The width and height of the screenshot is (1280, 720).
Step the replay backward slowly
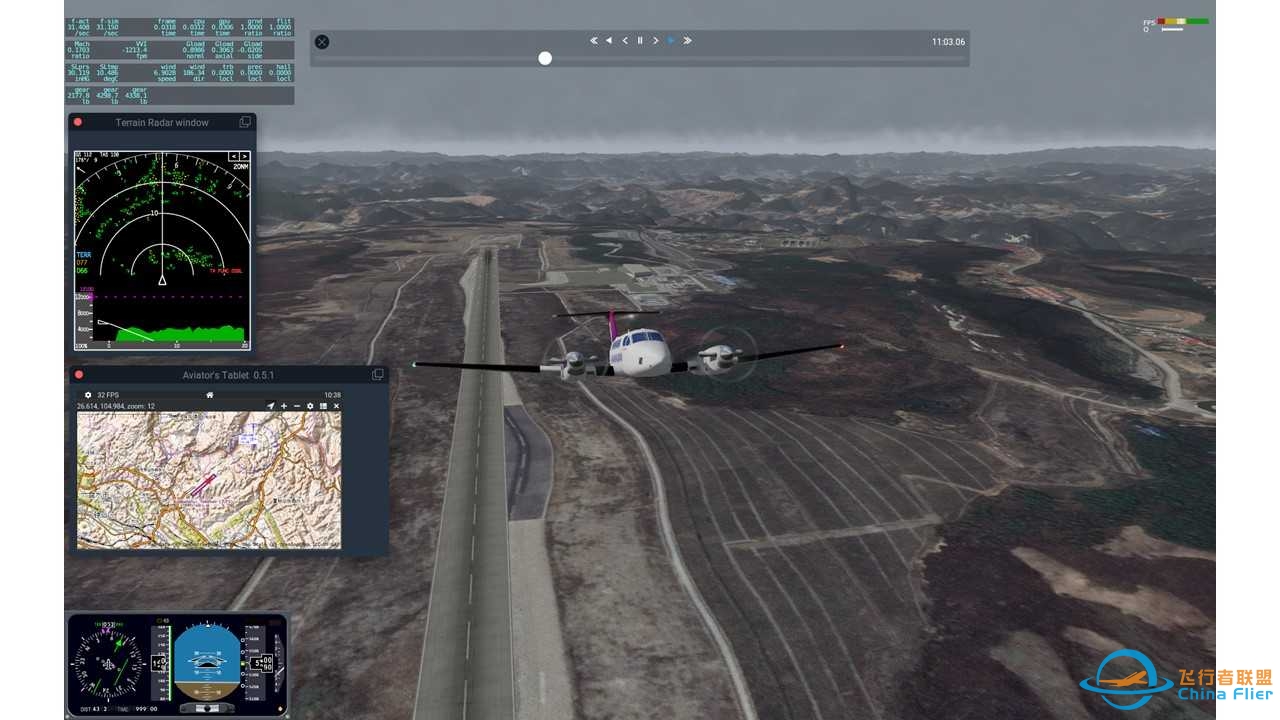[625, 41]
